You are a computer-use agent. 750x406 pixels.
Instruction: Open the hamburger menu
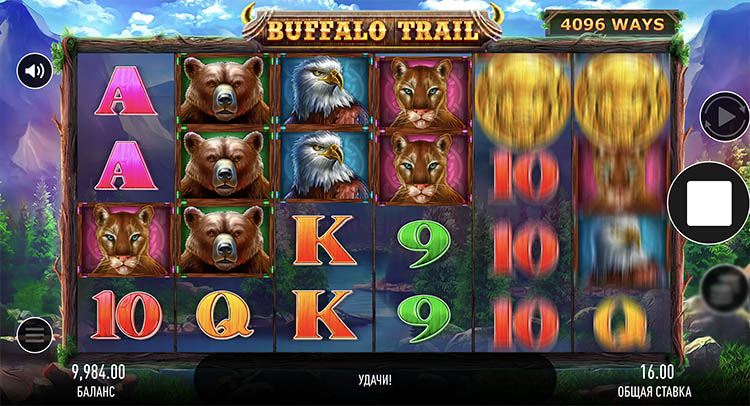(x=35, y=332)
